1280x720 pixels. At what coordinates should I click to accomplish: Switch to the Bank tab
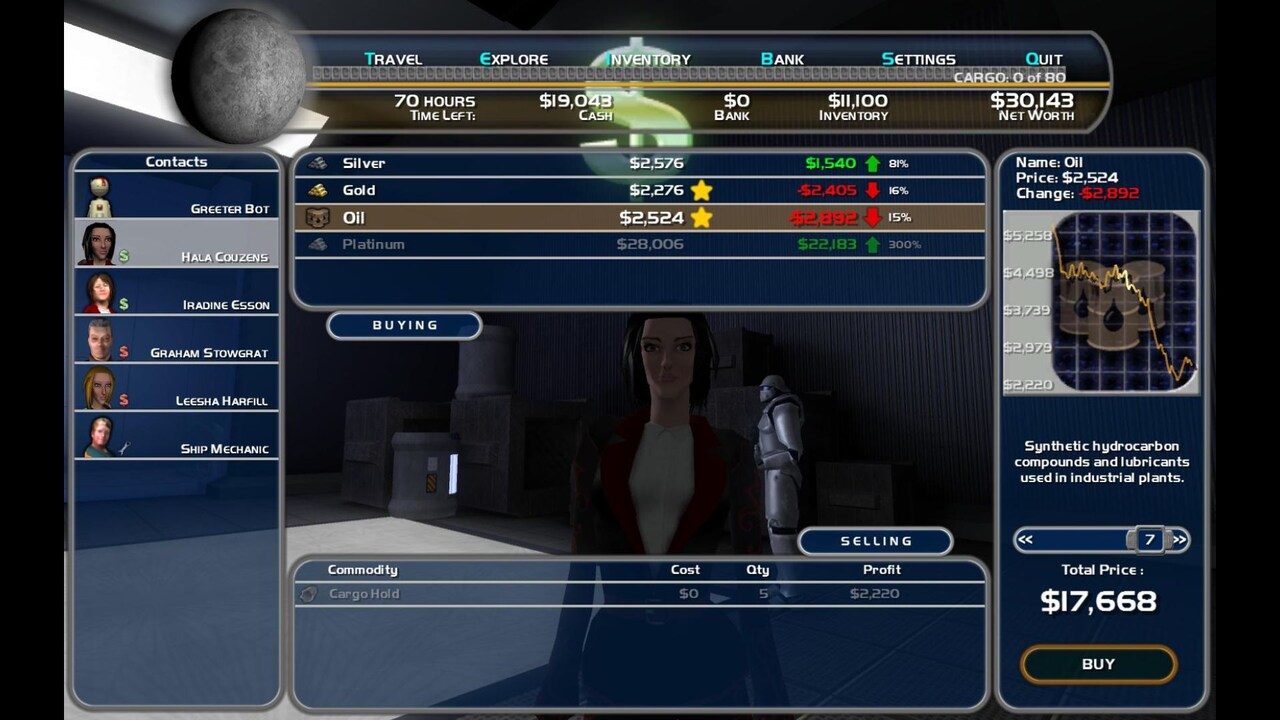tap(783, 59)
